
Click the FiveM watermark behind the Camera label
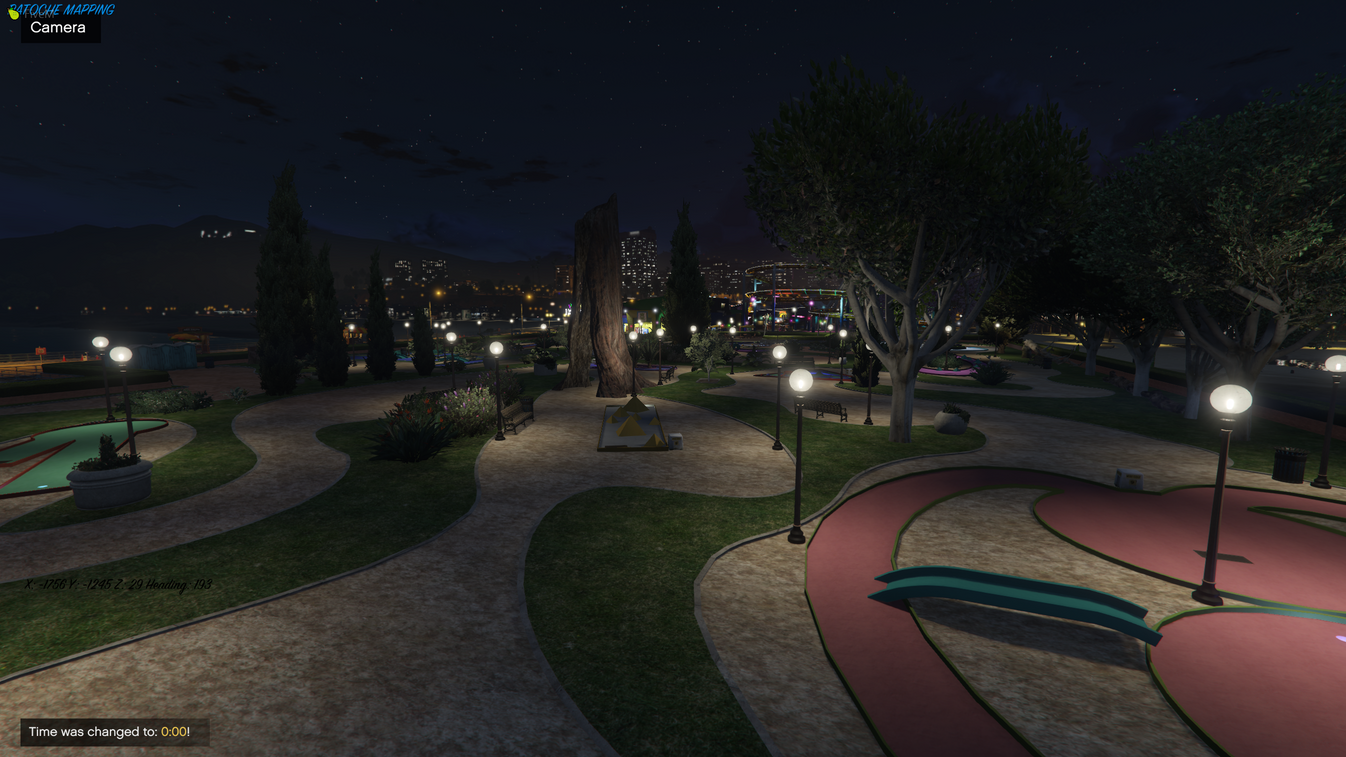click(39, 13)
